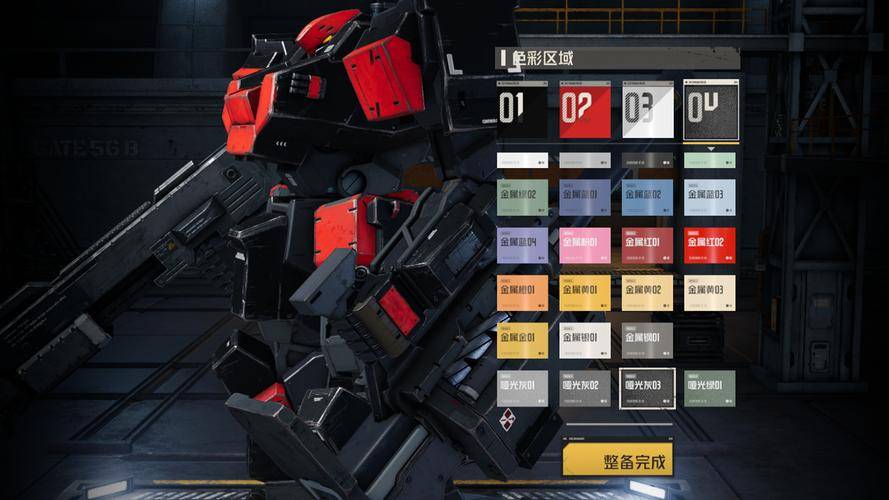Apply the 金属红01 color swatch
Viewport: 889px width, 500px height.
(647, 245)
